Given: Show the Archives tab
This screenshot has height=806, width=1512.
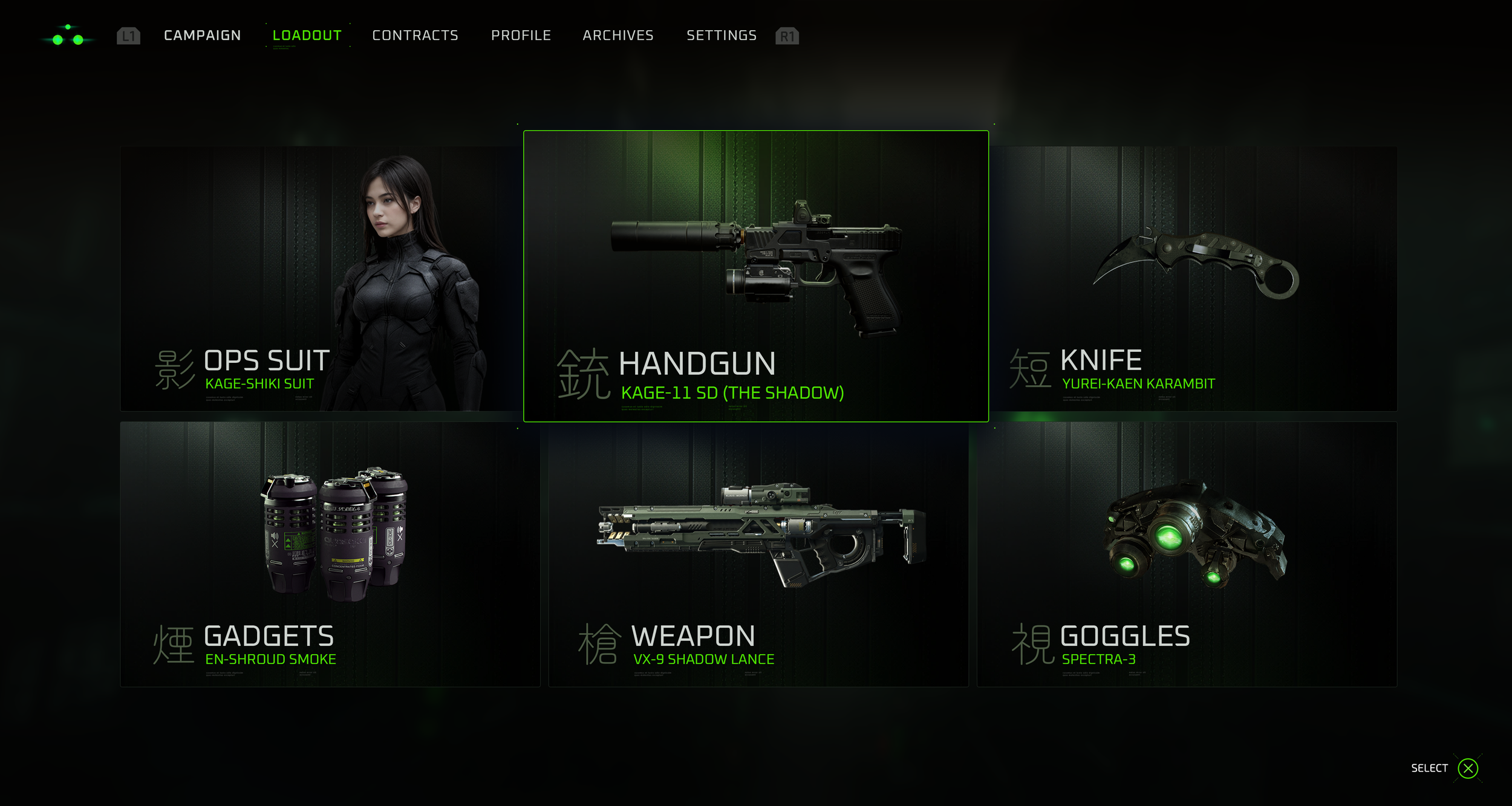Looking at the screenshot, I should (618, 36).
